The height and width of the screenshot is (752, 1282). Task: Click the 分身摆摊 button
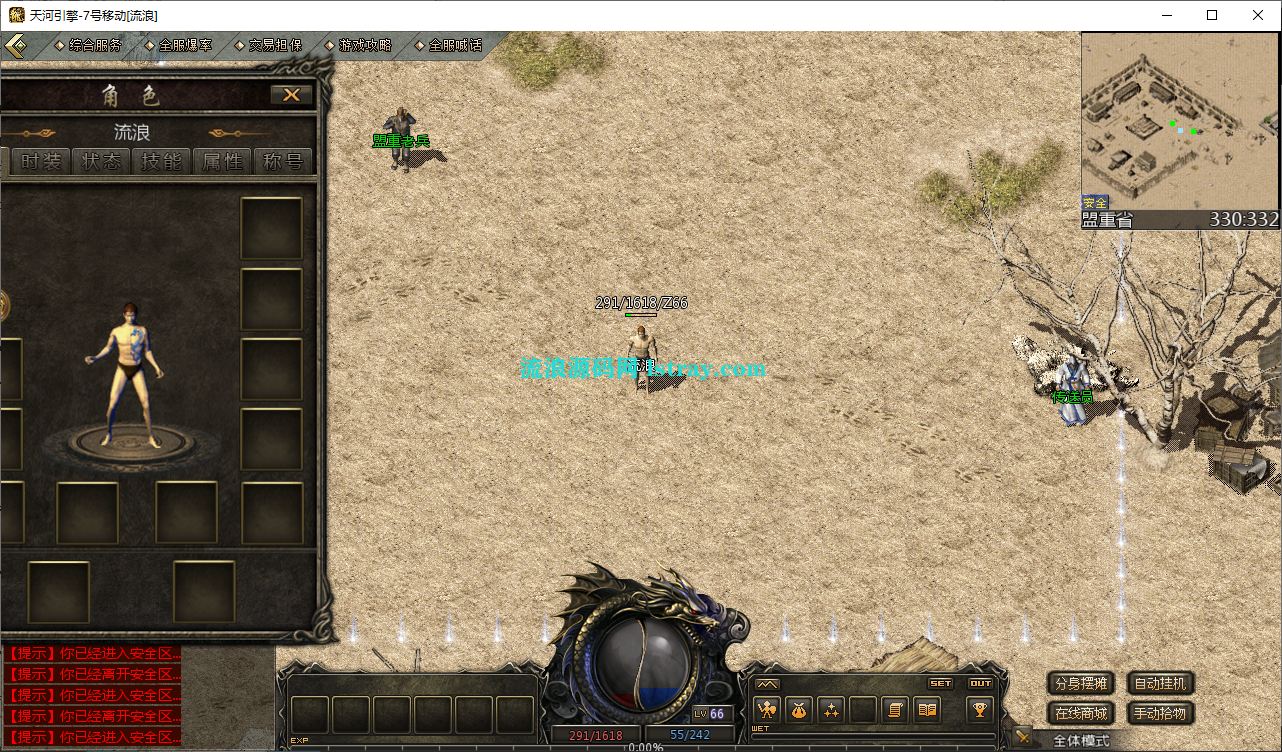coord(1081,684)
